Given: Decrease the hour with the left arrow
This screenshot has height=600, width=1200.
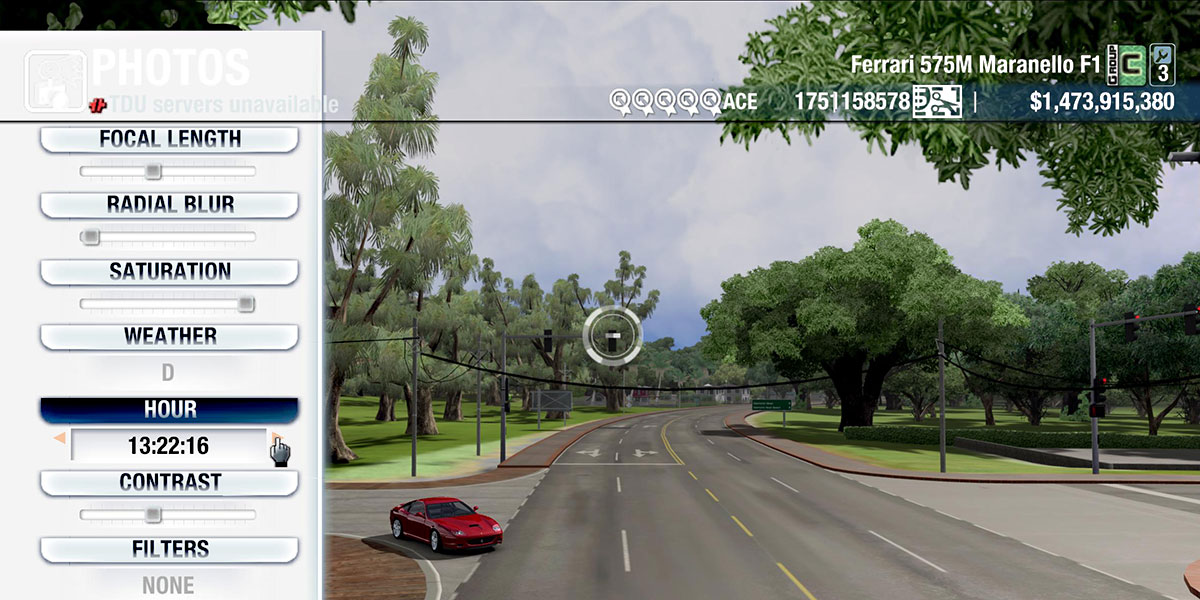Looking at the screenshot, I should 60,438.
